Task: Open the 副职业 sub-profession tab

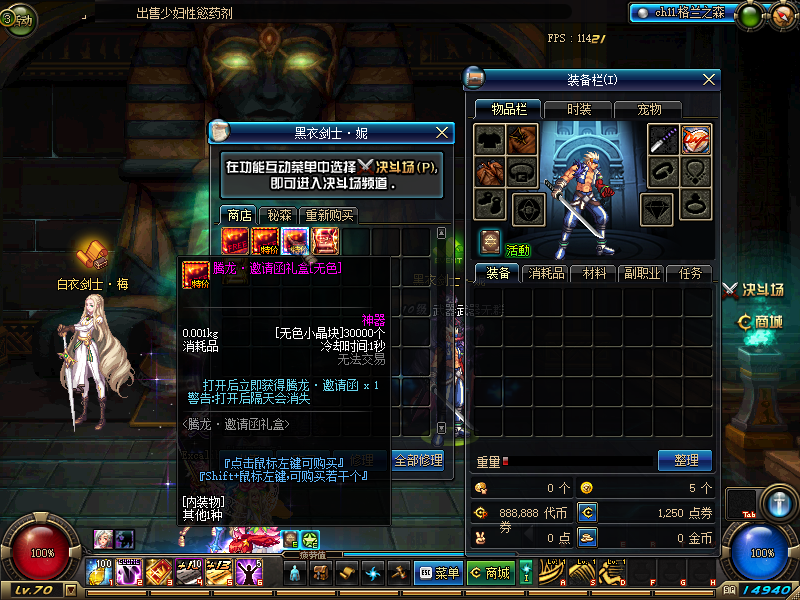Action: [641, 273]
